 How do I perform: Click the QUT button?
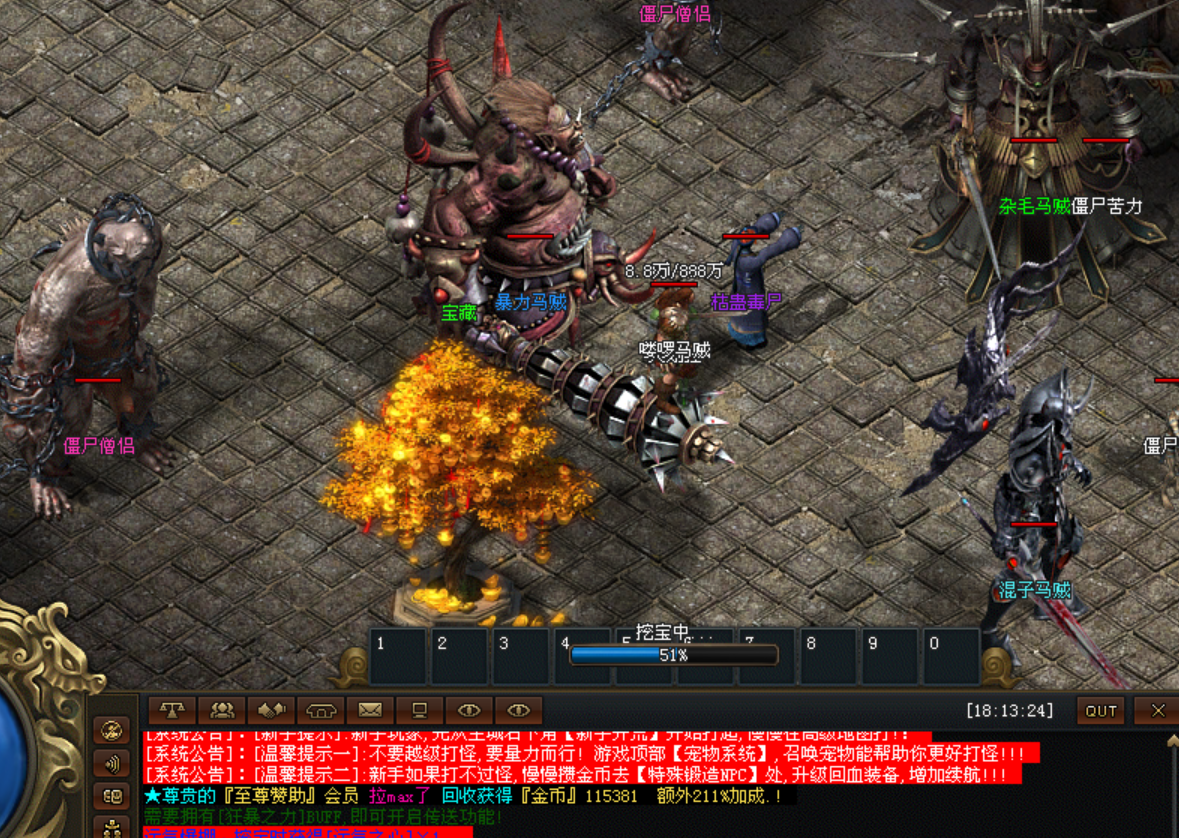pos(1101,711)
